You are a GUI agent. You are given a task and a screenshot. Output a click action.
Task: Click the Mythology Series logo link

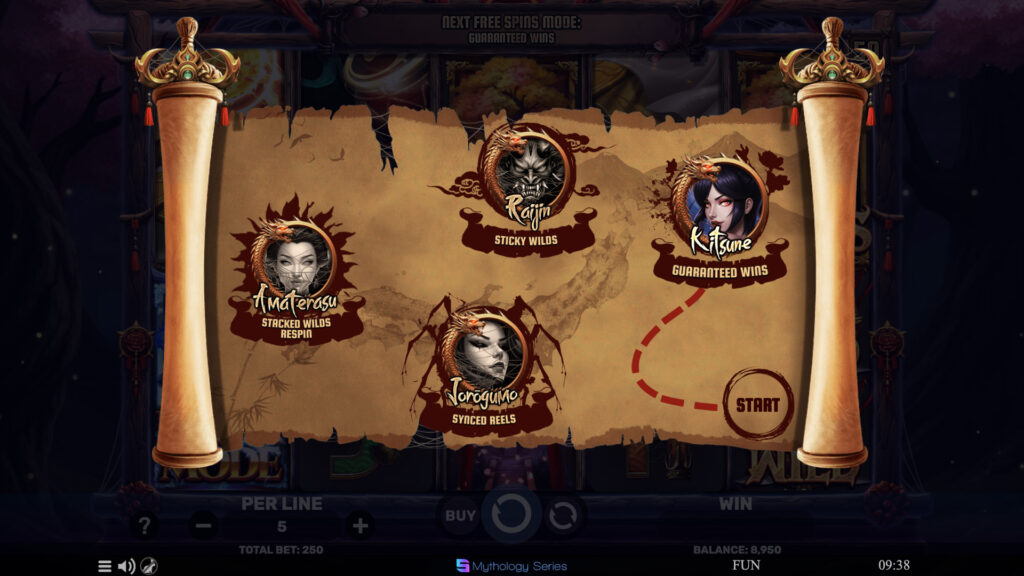point(512,566)
